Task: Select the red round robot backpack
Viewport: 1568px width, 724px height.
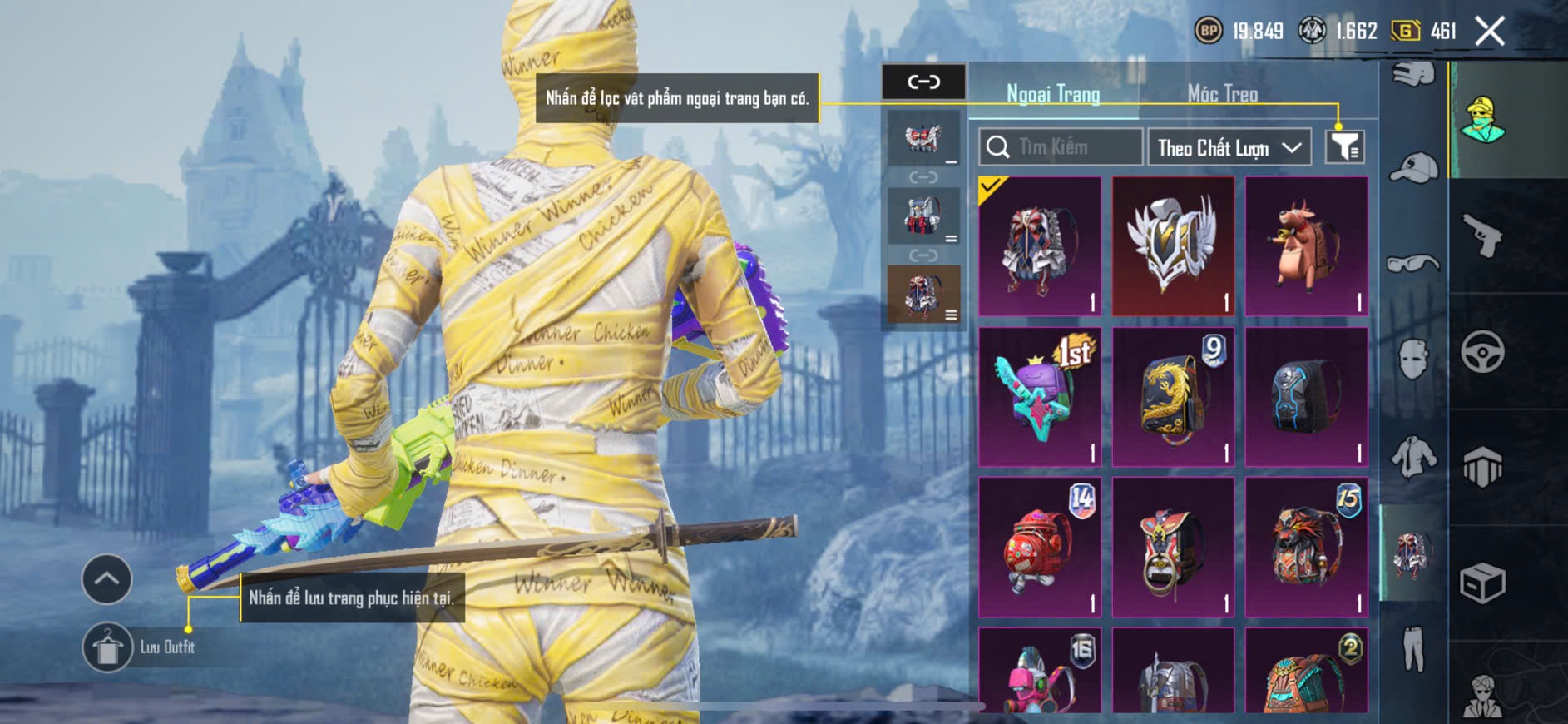Action: click(1040, 547)
